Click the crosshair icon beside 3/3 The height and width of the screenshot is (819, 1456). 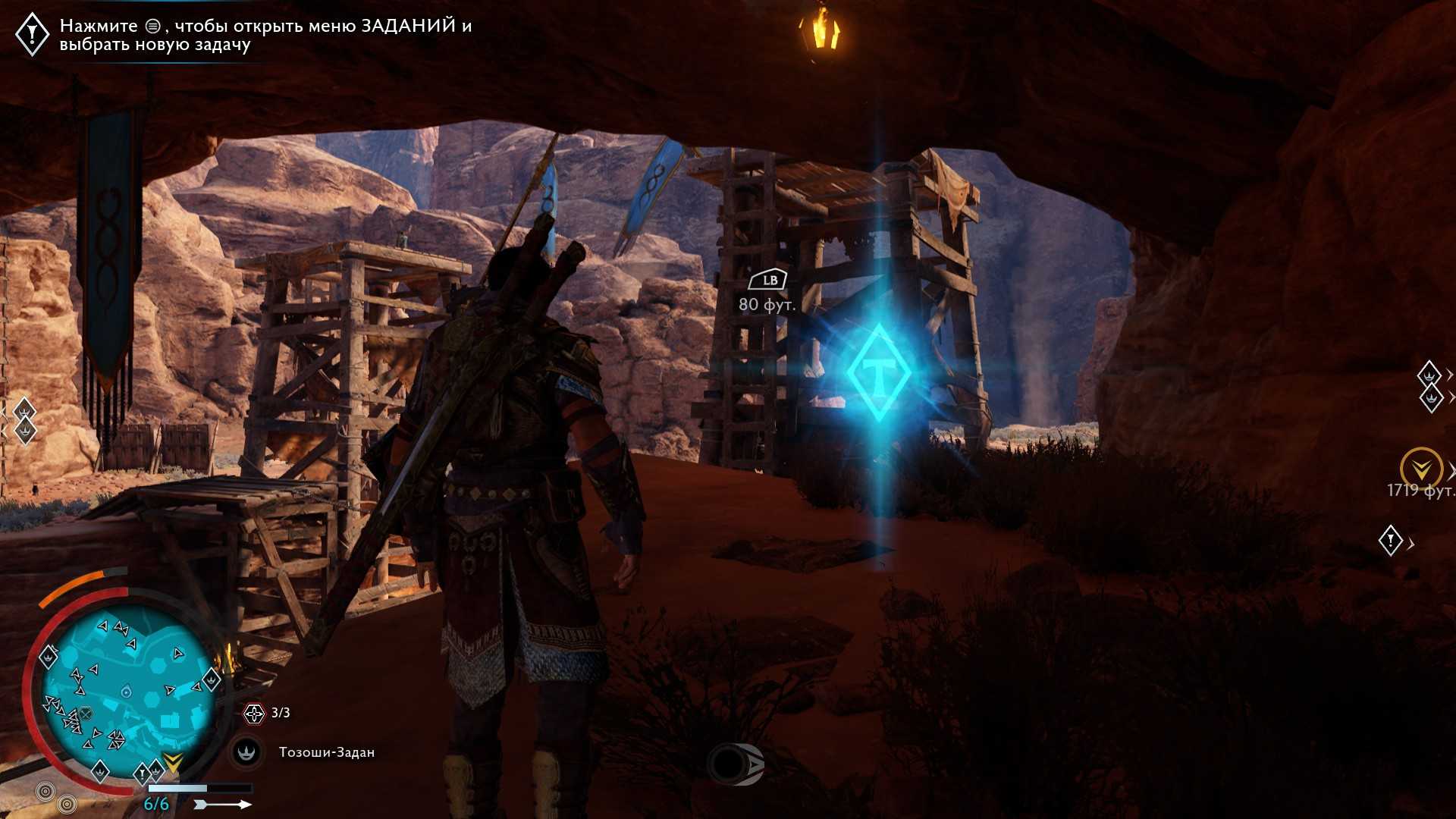click(x=253, y=713)
